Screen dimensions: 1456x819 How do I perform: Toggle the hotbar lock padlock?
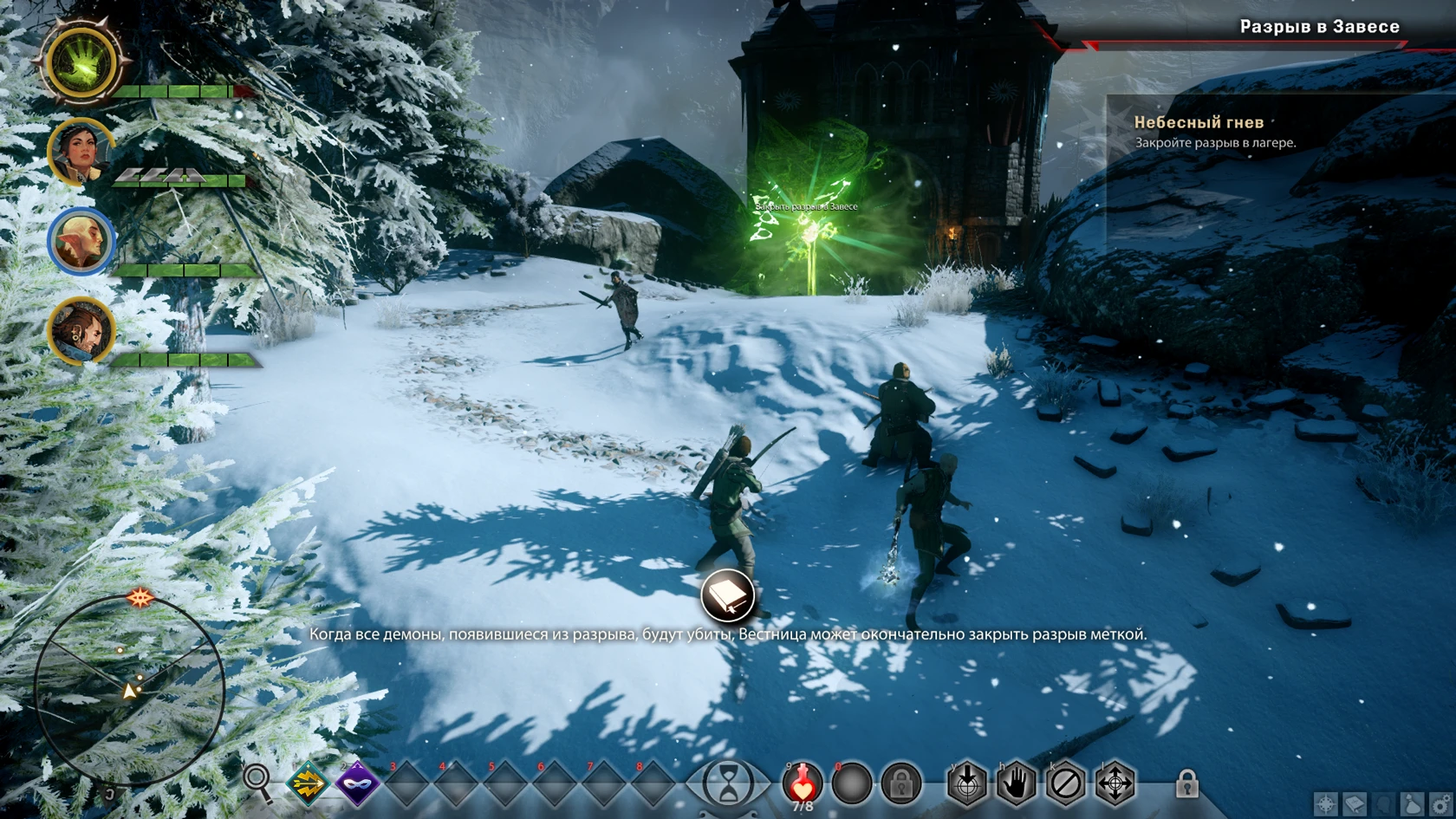point(1188,783)
